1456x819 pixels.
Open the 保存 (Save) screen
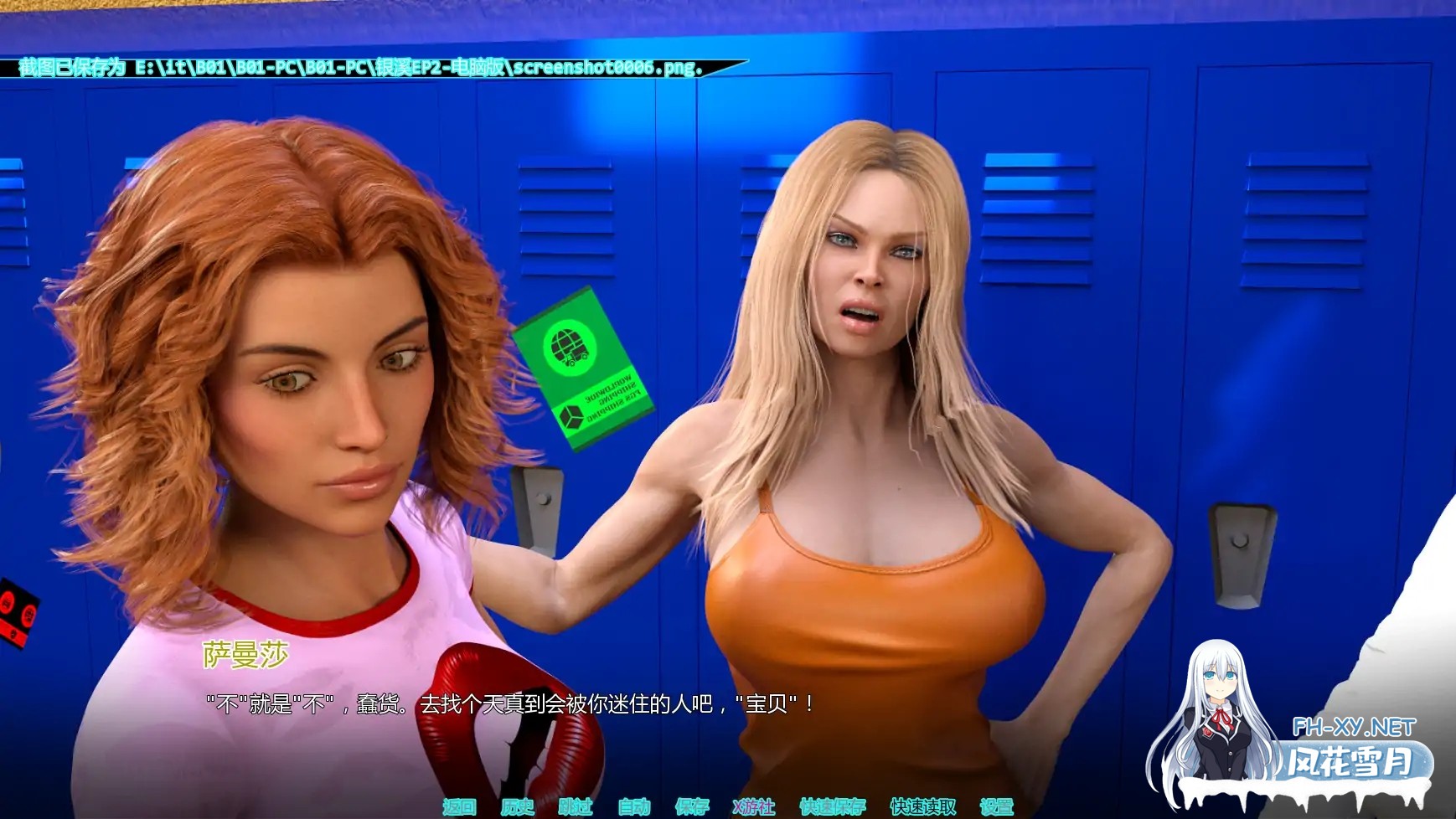[692, 806]
